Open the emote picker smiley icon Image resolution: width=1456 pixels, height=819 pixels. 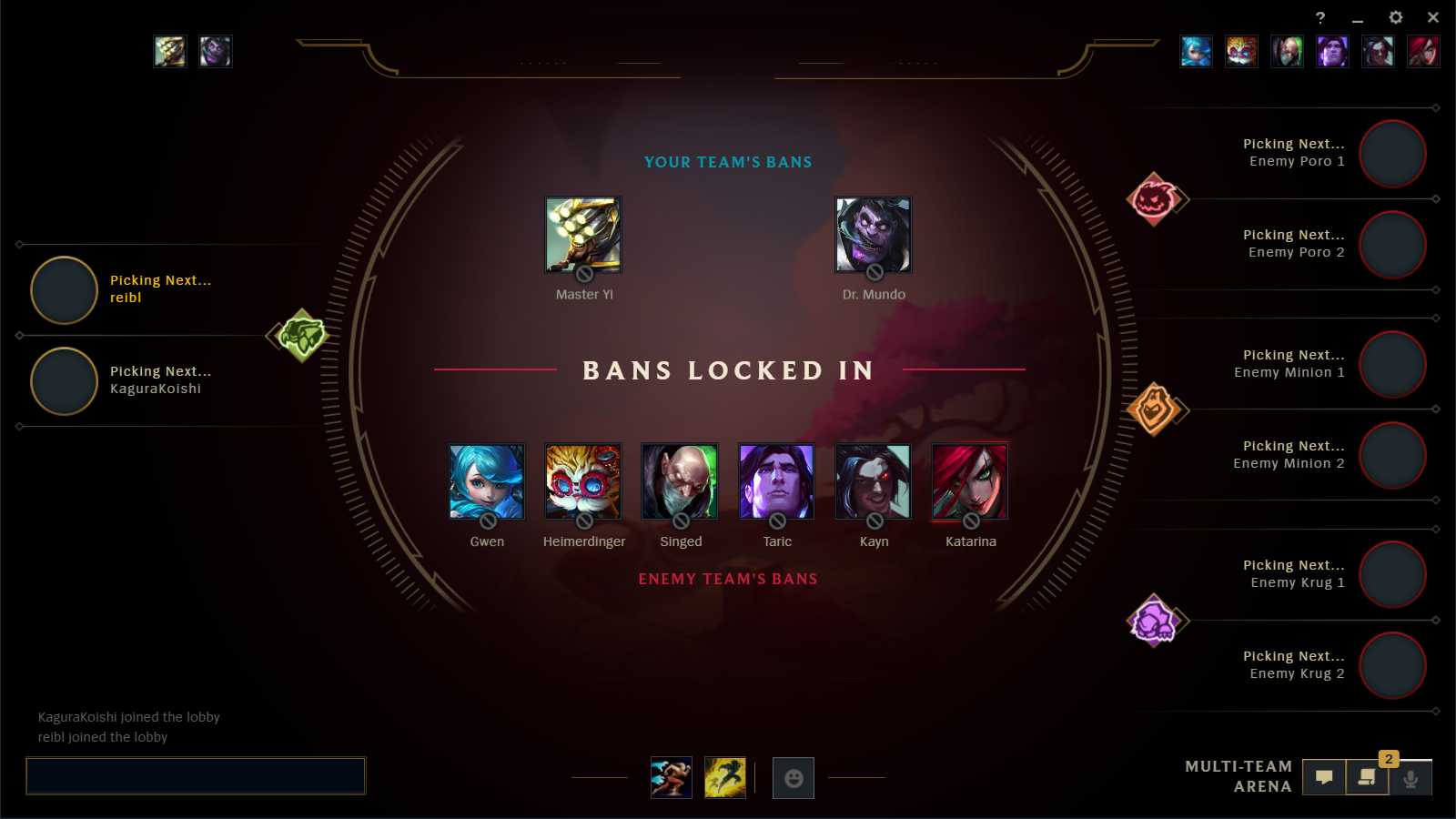point(793,777)
